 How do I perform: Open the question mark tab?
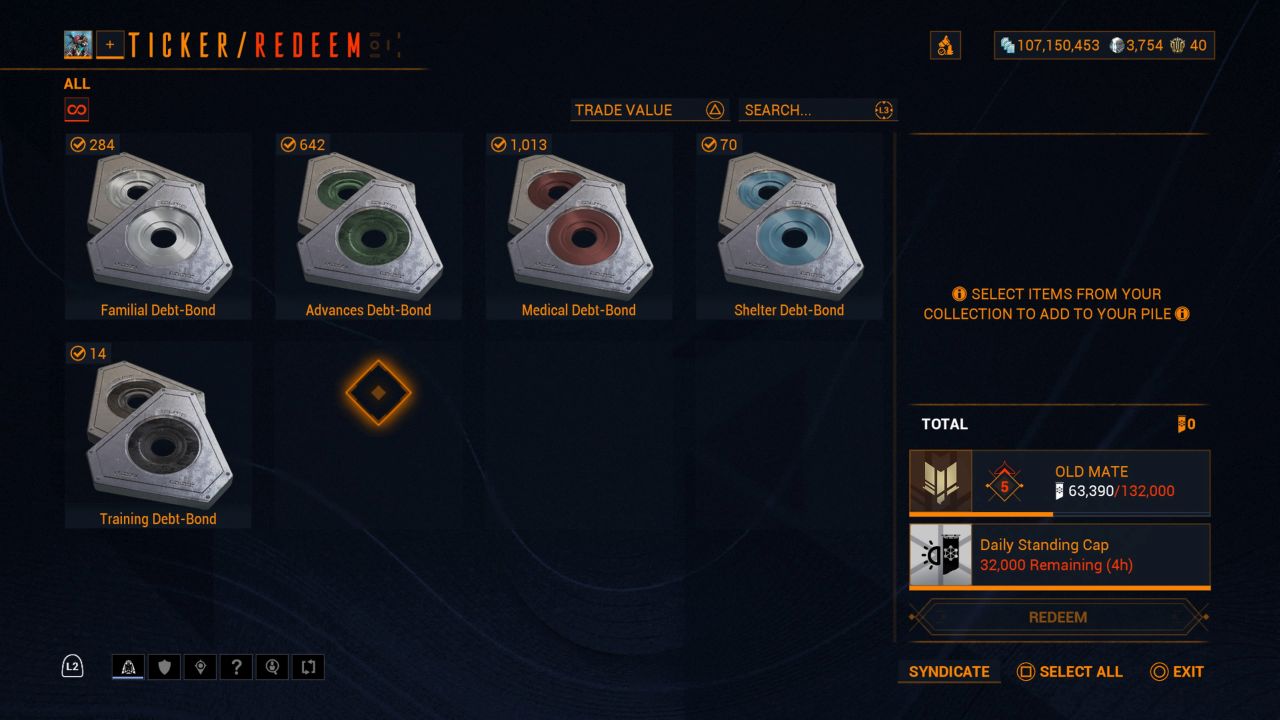236,667
